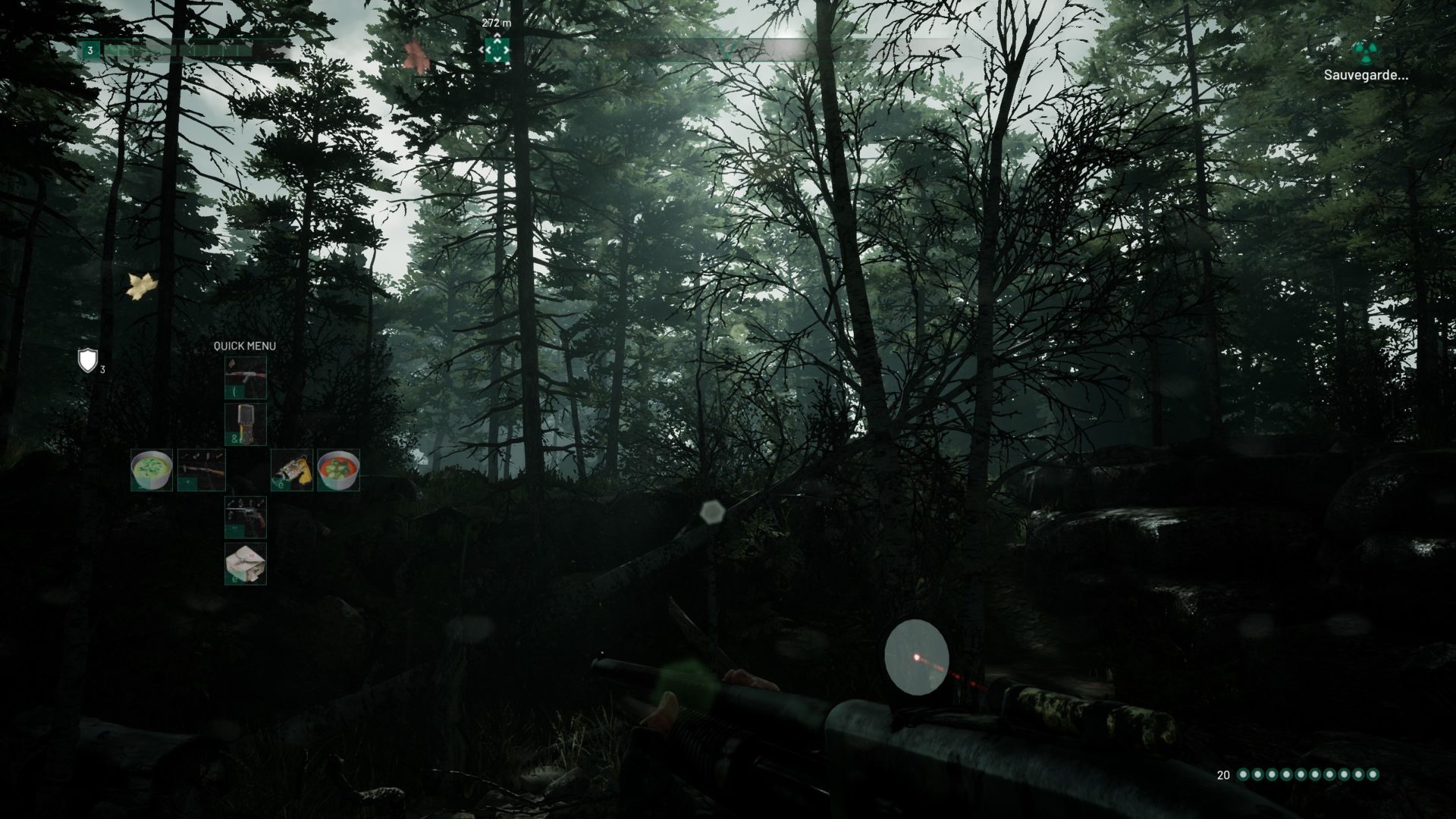Select the handheld scanner device slot
This screenshot has height=819, width=1456.
pos(245,424)
